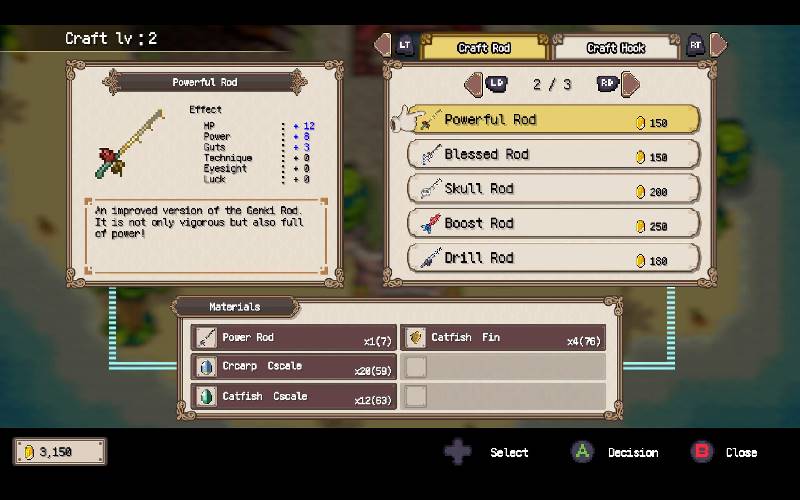Screen dimensions: 800x500
Task: Click the right arrow beside the tabs
Action: click(718, 45)
